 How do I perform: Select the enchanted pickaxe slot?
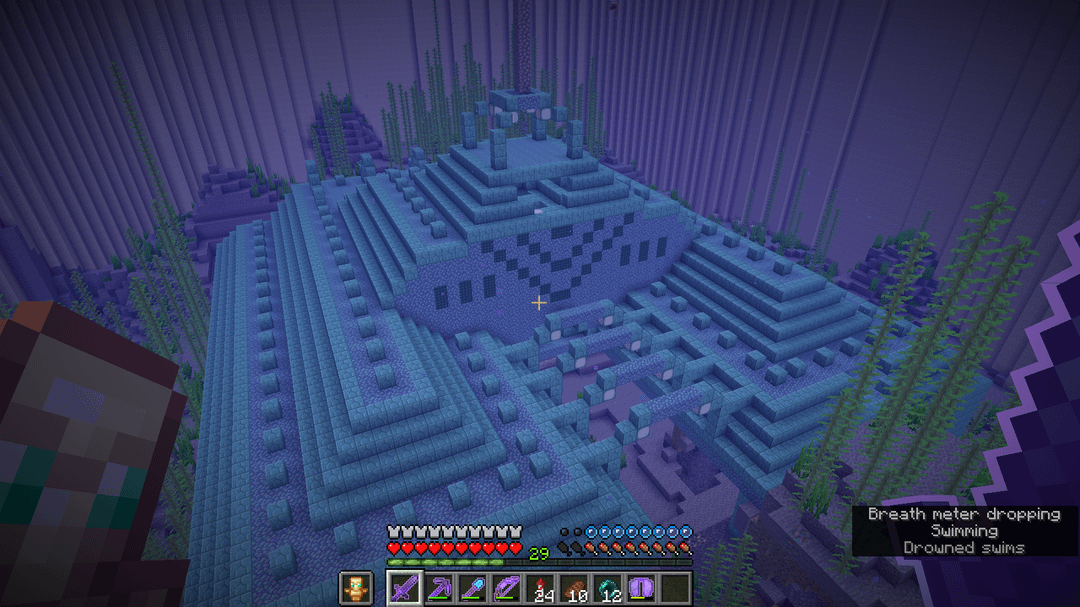point(439,587)
